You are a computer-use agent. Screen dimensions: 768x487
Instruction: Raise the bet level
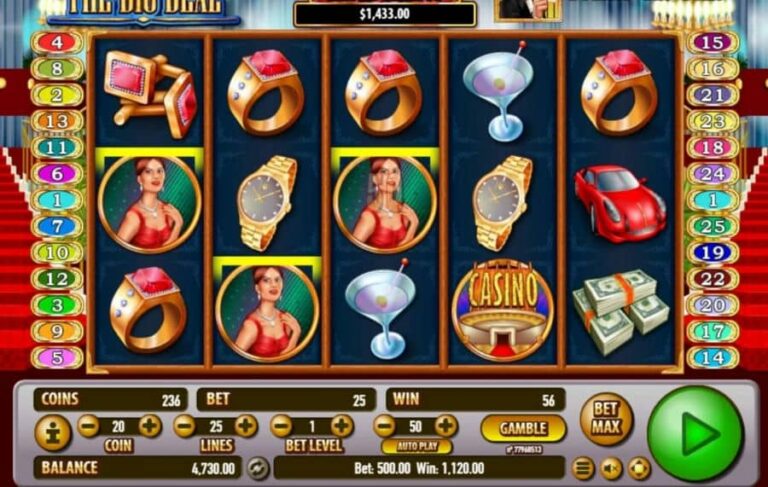(x=342, y=426)
